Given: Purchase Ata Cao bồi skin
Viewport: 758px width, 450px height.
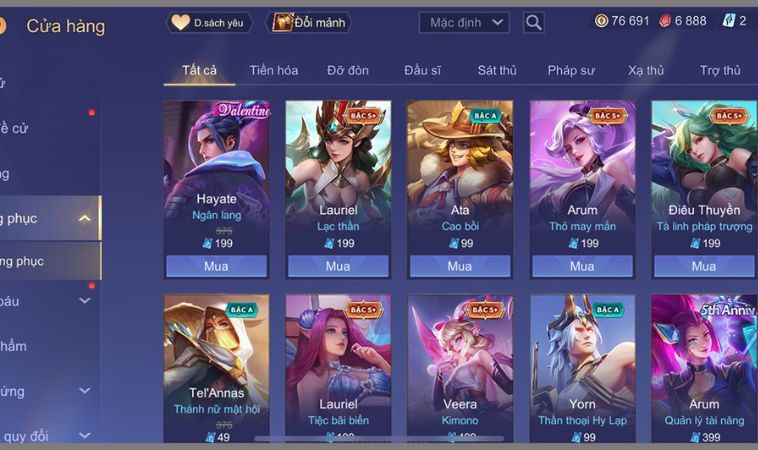Looking at the screenshot, I should (460, 266).
